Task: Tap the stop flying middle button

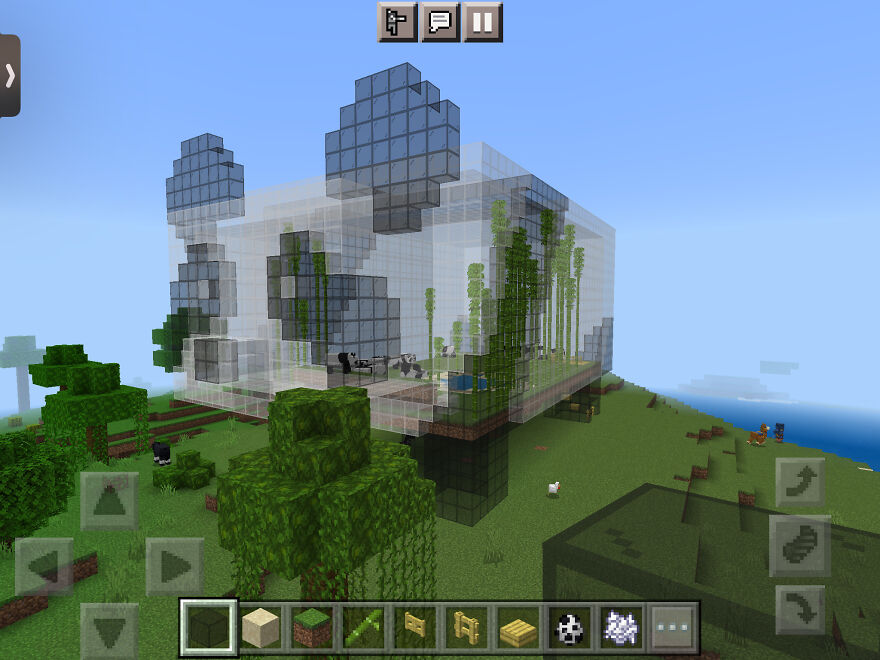Action: [800, 546]
